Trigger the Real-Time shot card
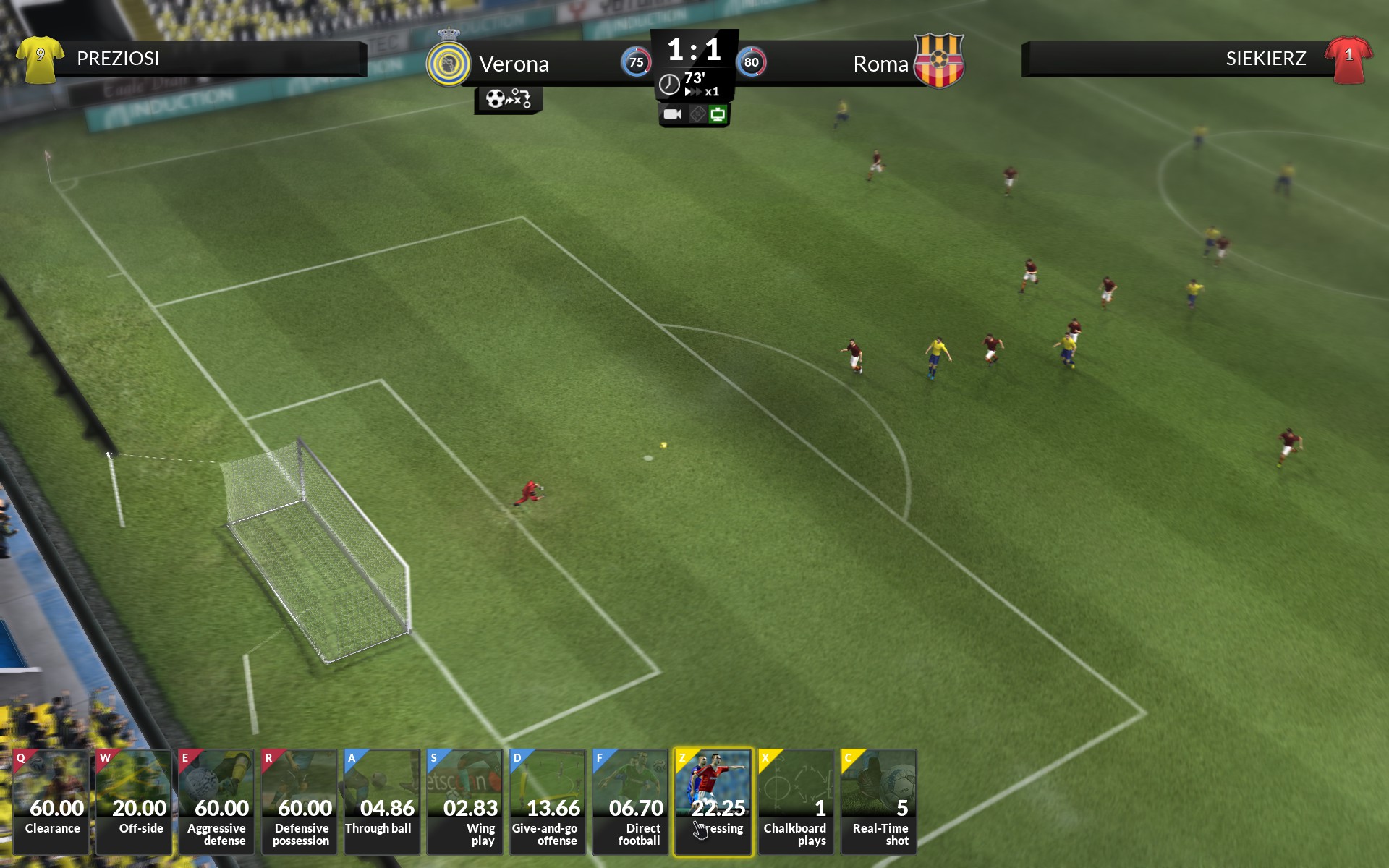 point(878,801)
